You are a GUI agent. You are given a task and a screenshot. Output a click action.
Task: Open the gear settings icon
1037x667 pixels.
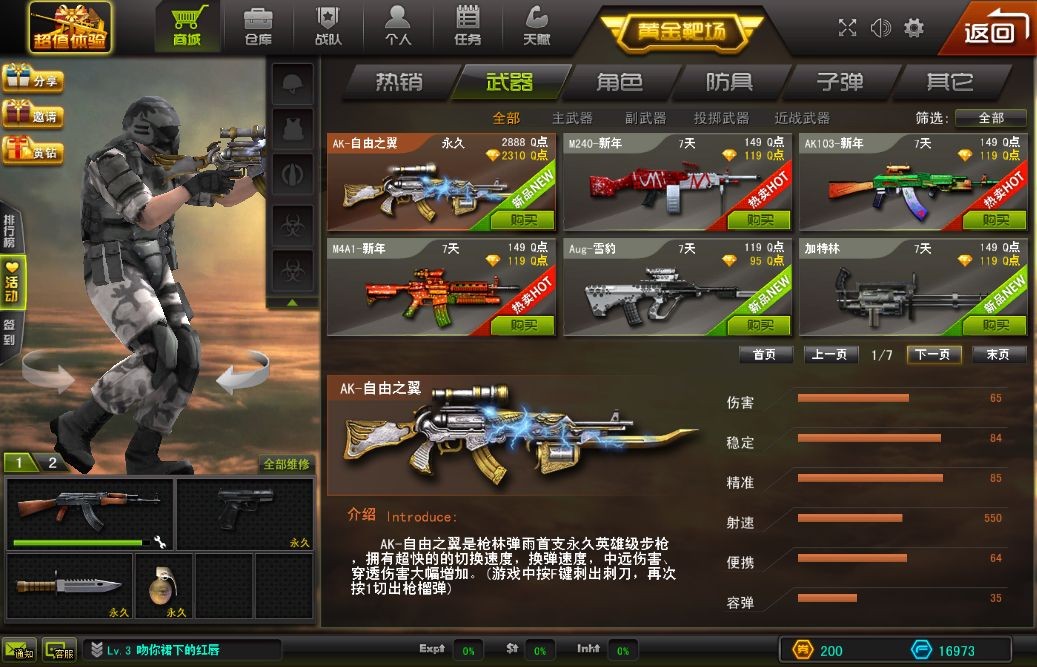point(913,28)
